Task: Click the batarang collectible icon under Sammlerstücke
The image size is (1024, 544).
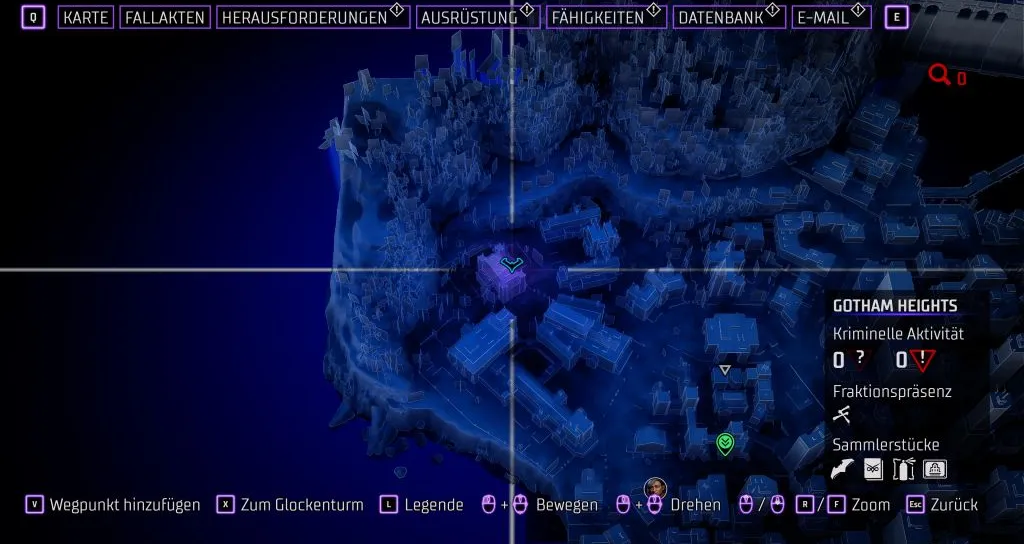Action: (843, 468)
